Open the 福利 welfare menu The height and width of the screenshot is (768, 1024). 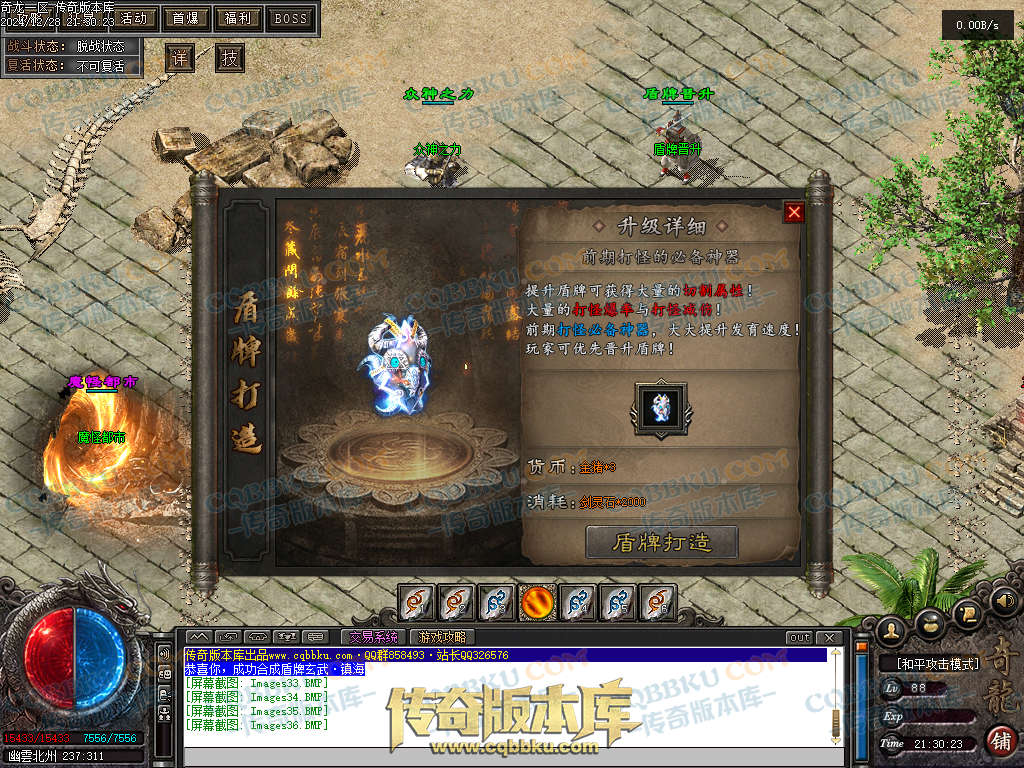238,18
